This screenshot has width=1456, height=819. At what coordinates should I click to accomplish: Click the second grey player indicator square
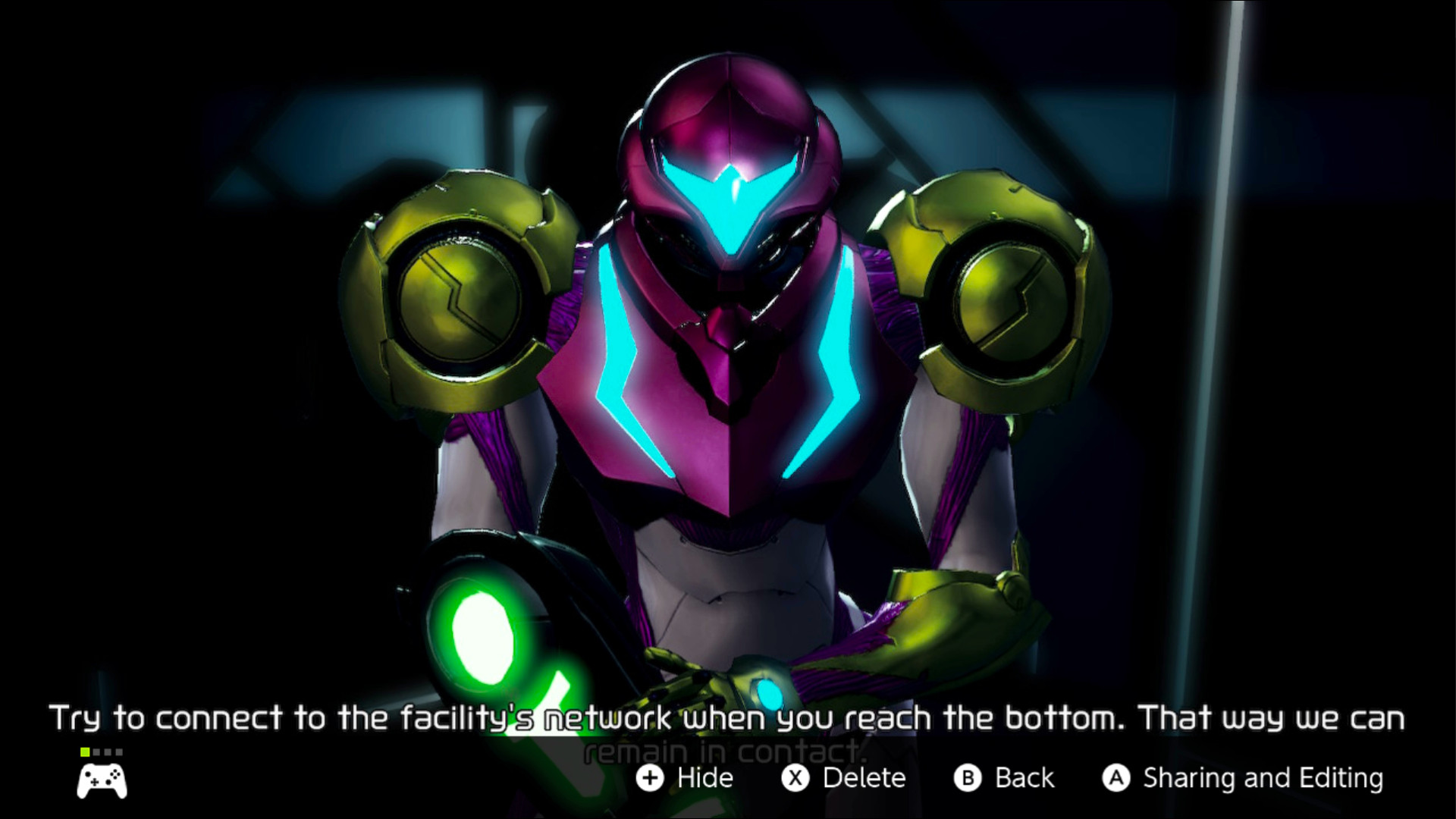click(96, 752)
